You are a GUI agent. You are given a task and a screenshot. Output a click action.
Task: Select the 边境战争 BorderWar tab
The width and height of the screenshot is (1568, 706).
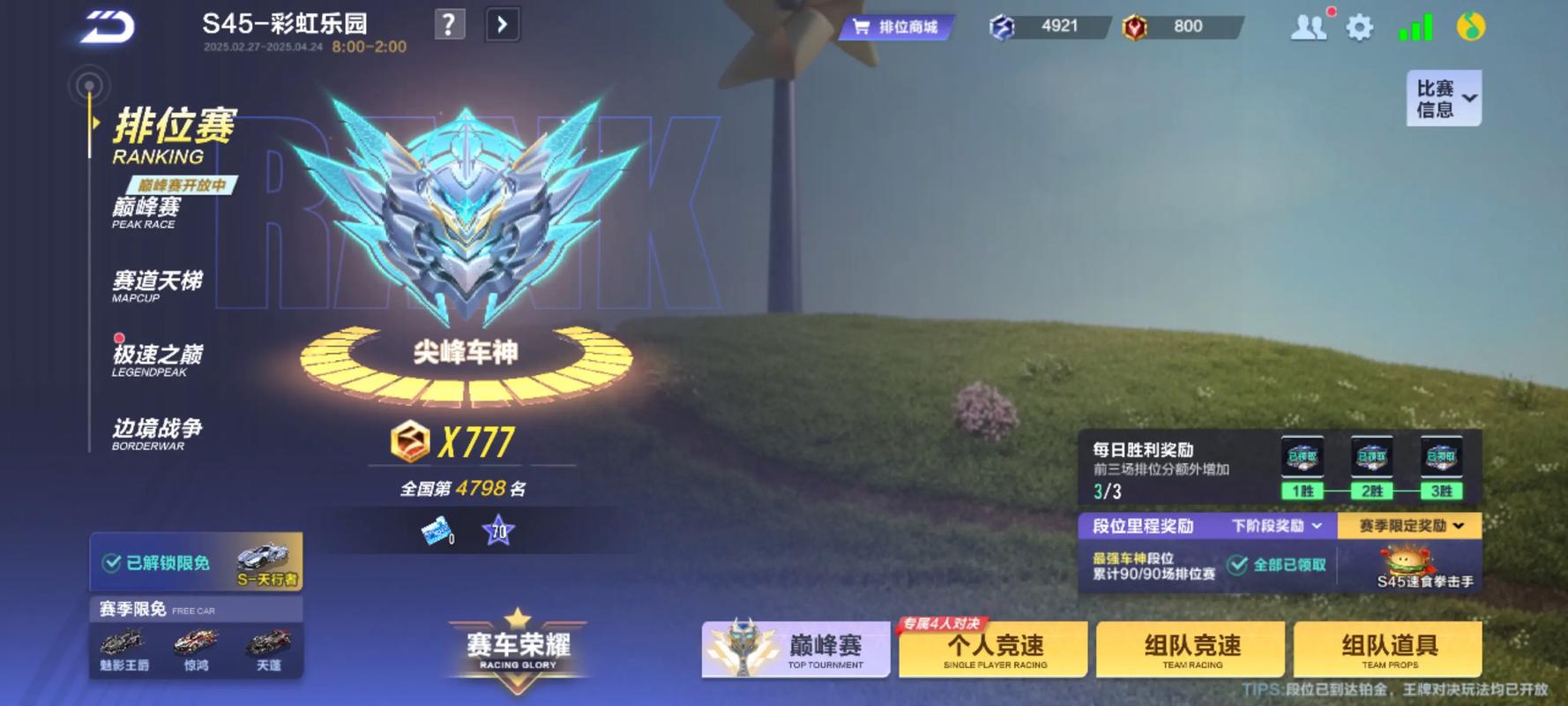157,432
